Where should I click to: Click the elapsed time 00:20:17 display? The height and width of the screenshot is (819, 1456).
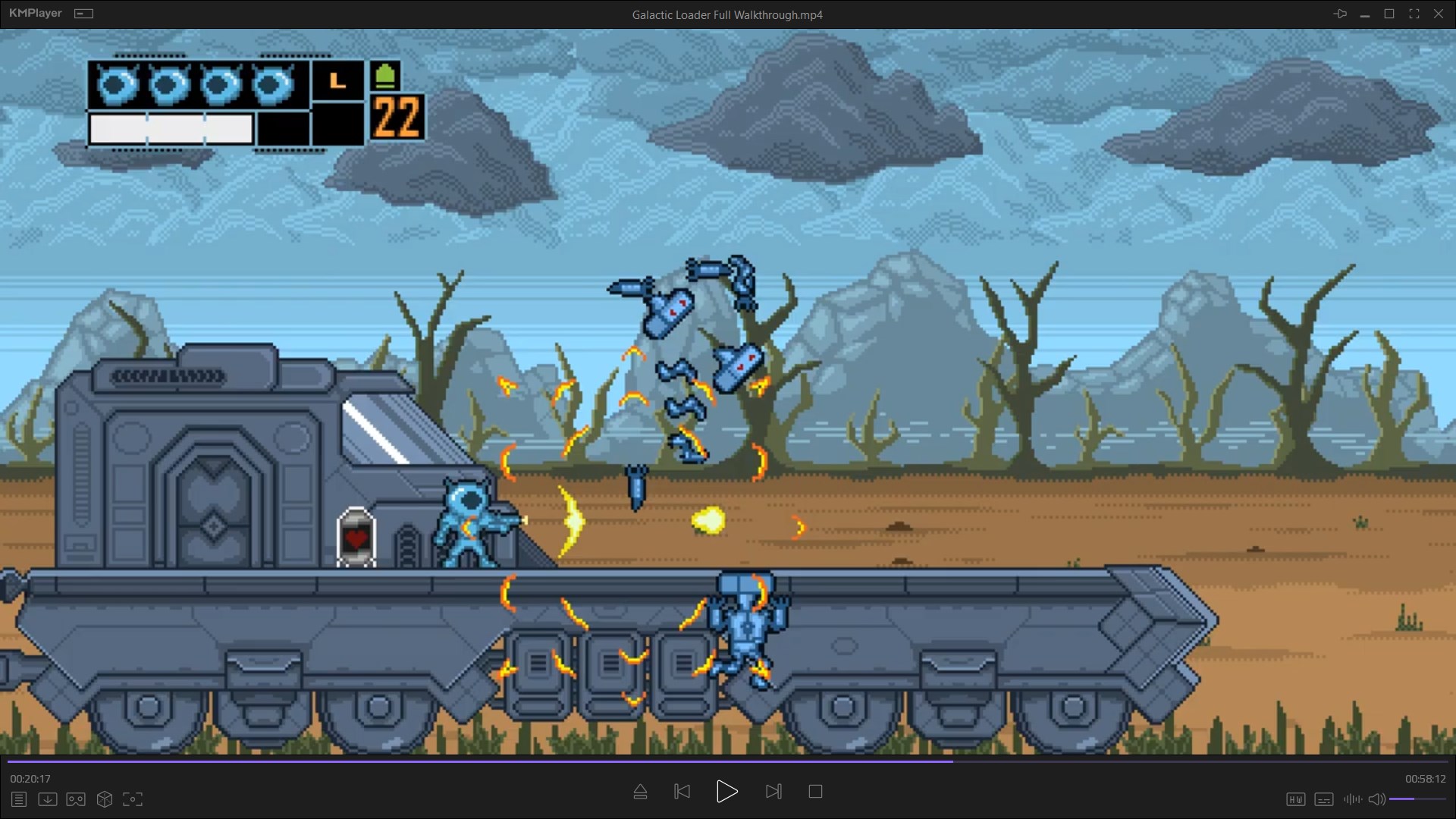pos(28,778)
